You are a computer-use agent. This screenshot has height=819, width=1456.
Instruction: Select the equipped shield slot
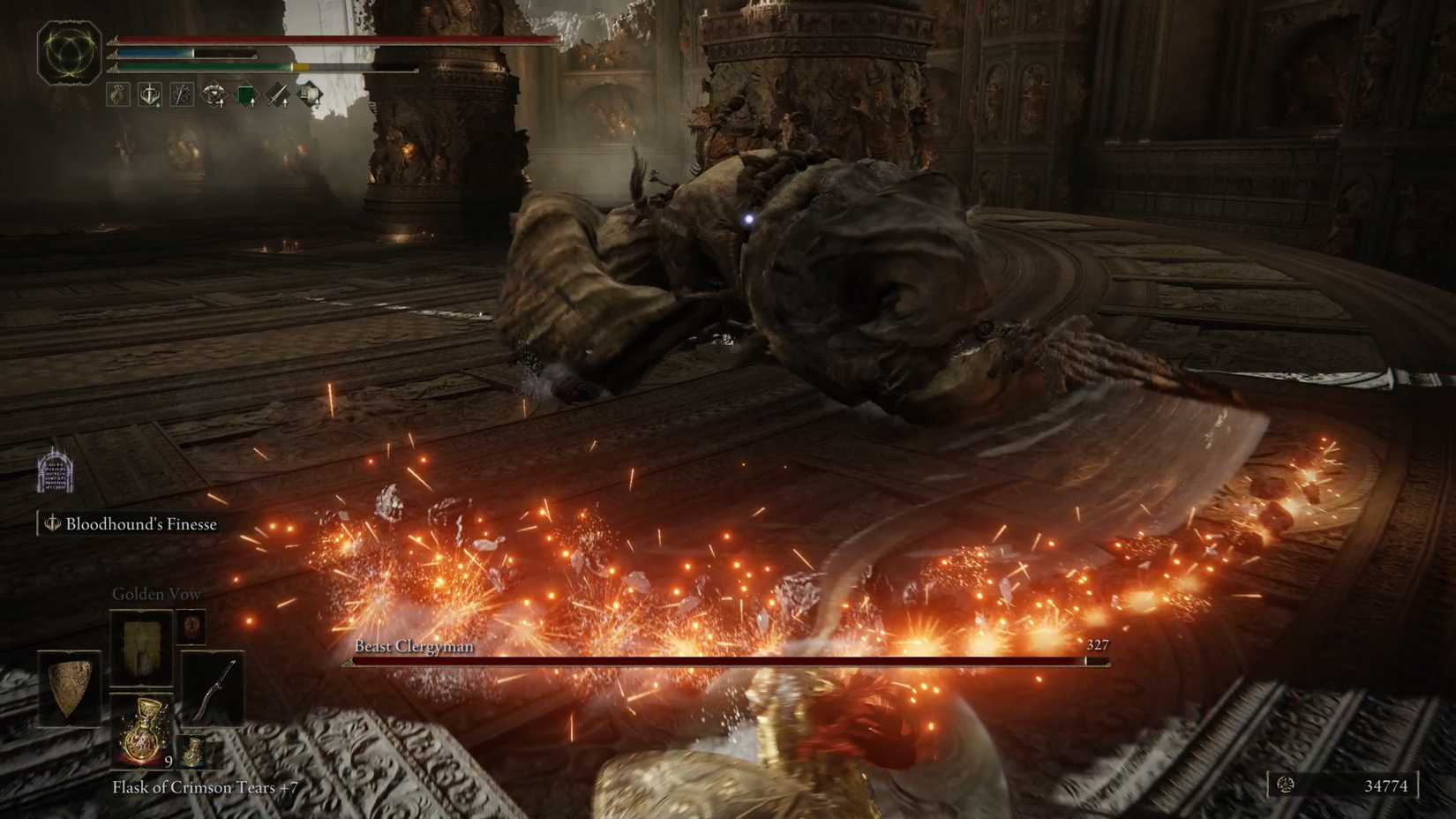70,688
